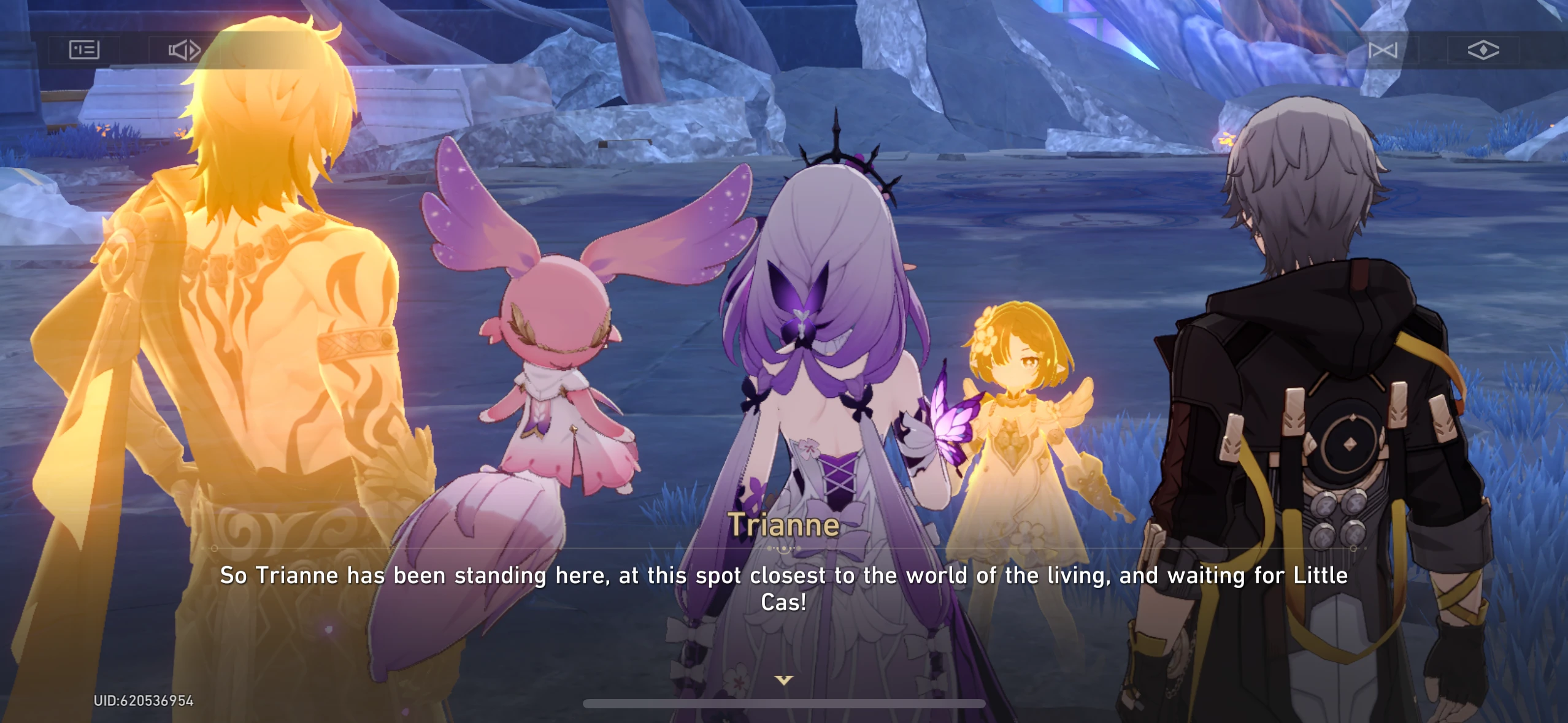Click the ornamental divider beneath Trianne's name
This screenshot has width=1568, height=723.
tap(785, 550)
